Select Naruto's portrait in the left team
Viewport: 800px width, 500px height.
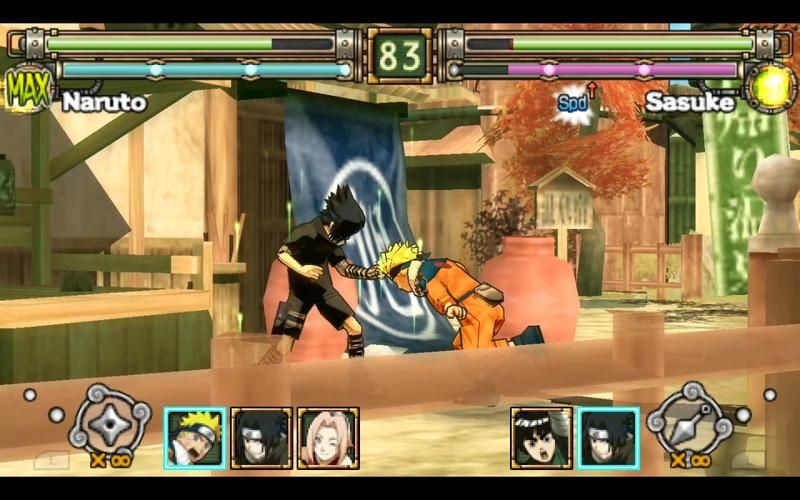pos(195,437)
